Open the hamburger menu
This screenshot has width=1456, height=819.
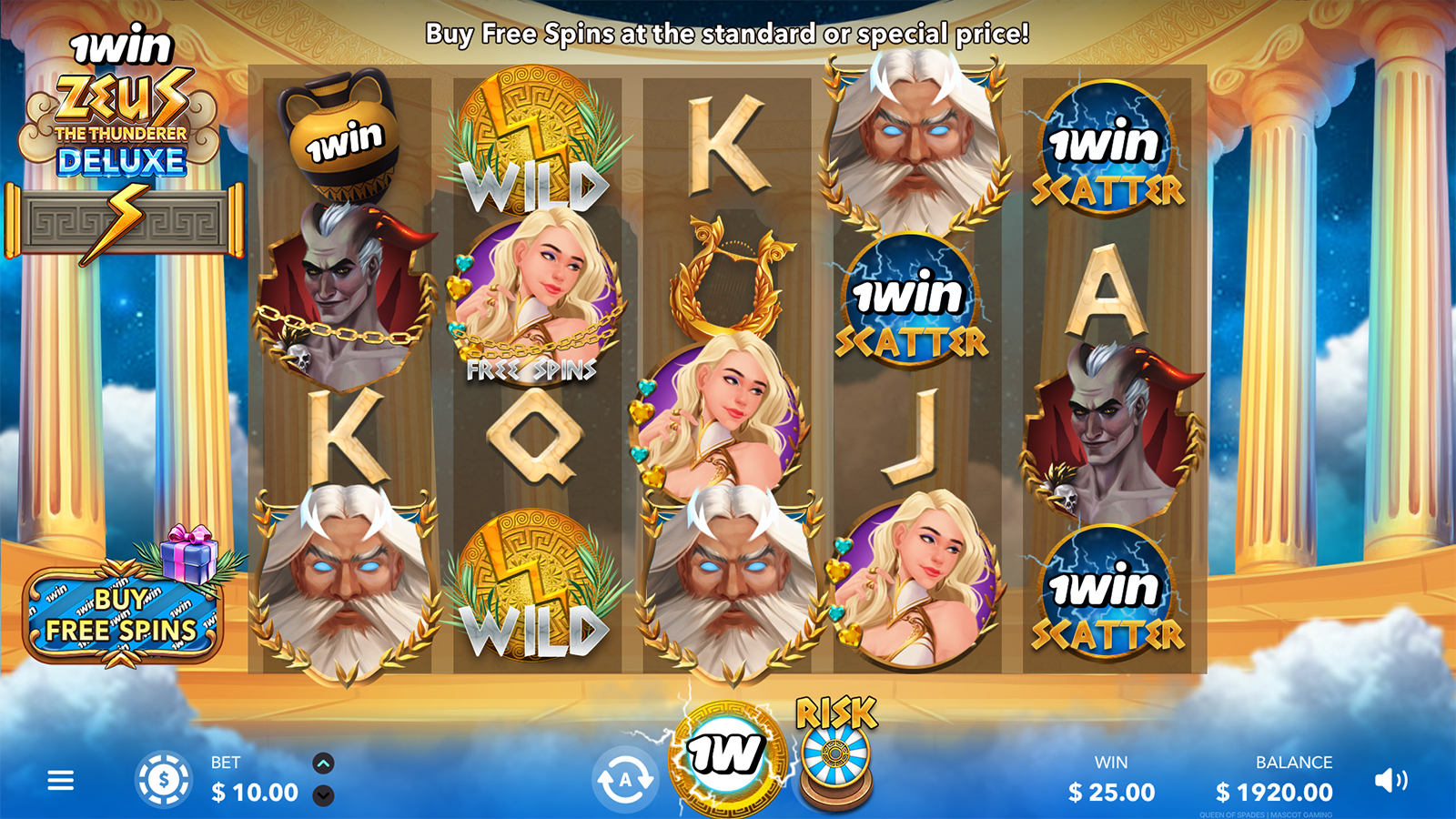coord(60,781)
